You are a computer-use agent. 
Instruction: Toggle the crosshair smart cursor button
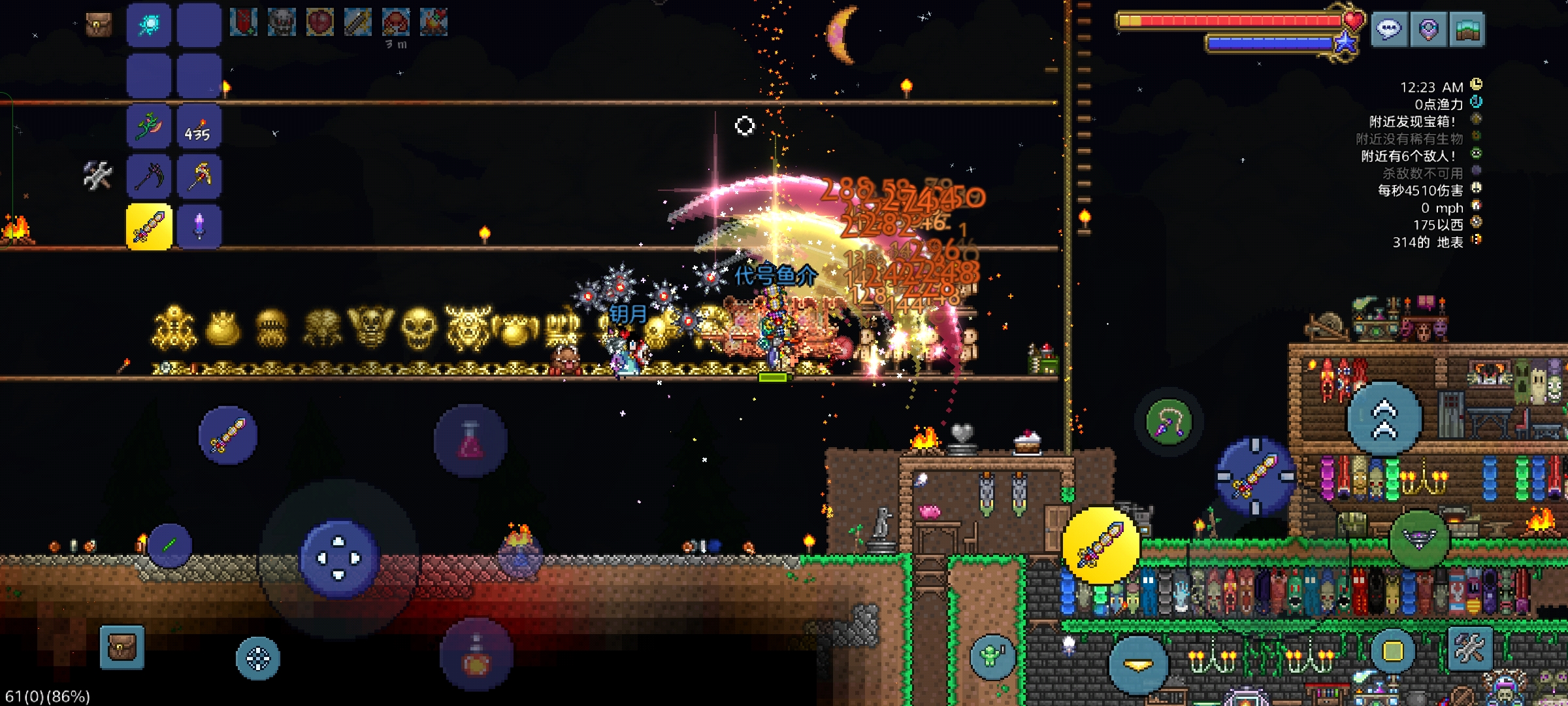258,658
